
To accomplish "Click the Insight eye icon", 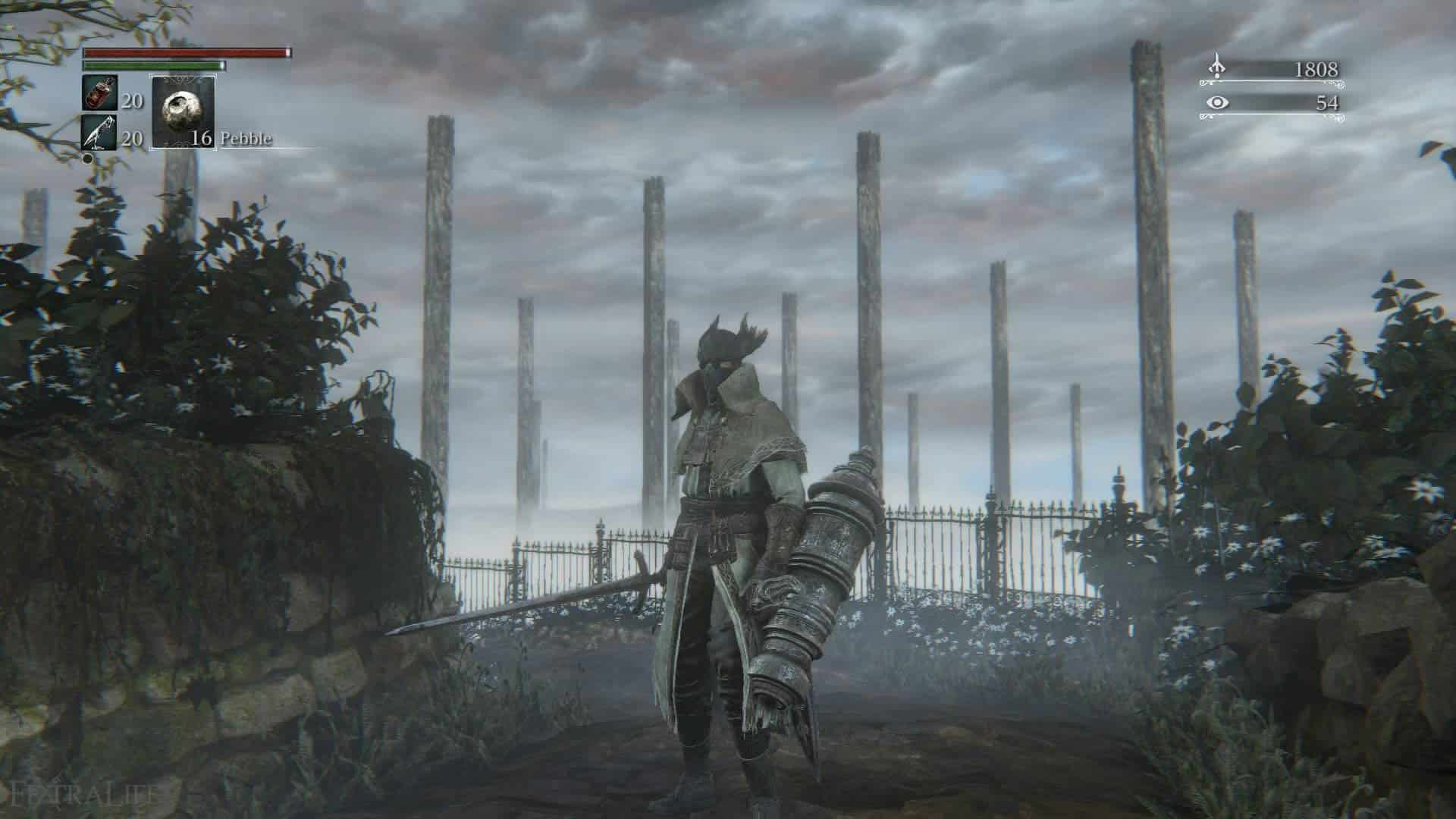I will tap(1218, 102).
